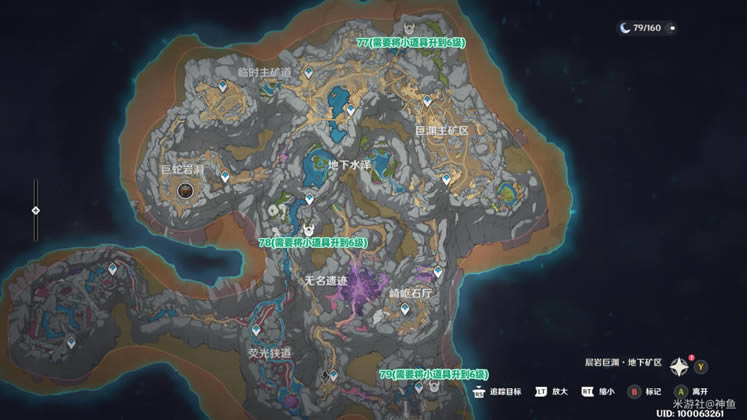This screenshot has height=420, width=747.
Task: Select the teleport waypoint near 临时主矿道 label
Action: pyautogui.click(x=310, y=72)
